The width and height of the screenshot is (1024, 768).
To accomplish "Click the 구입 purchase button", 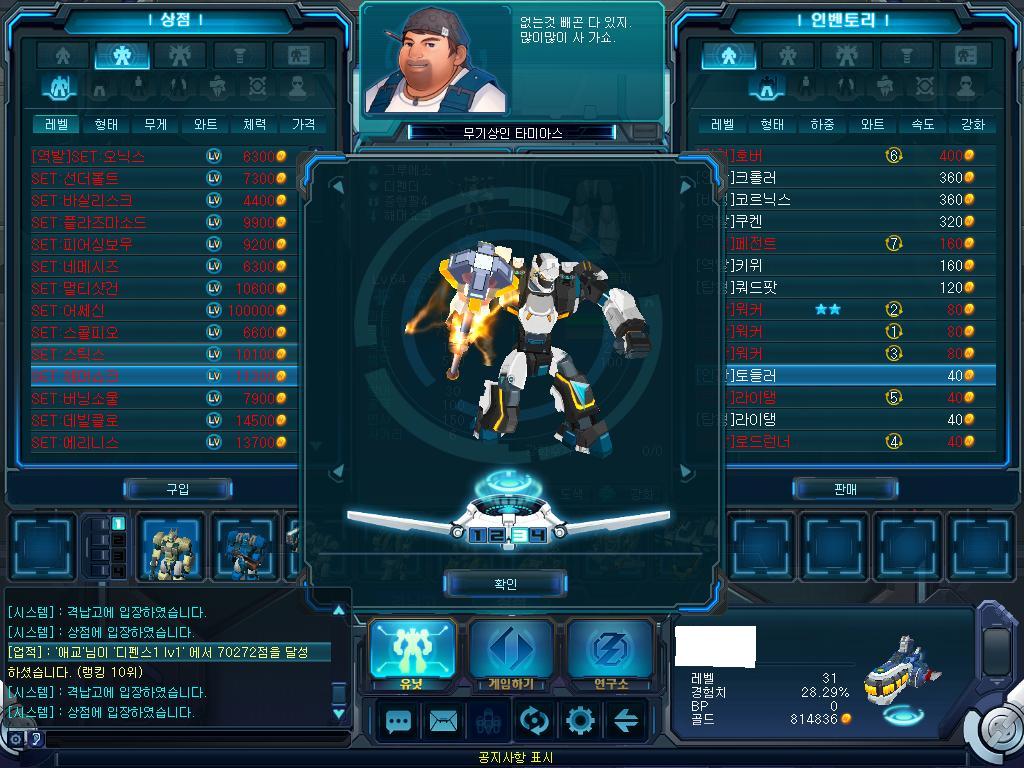I will coord(178,489).
